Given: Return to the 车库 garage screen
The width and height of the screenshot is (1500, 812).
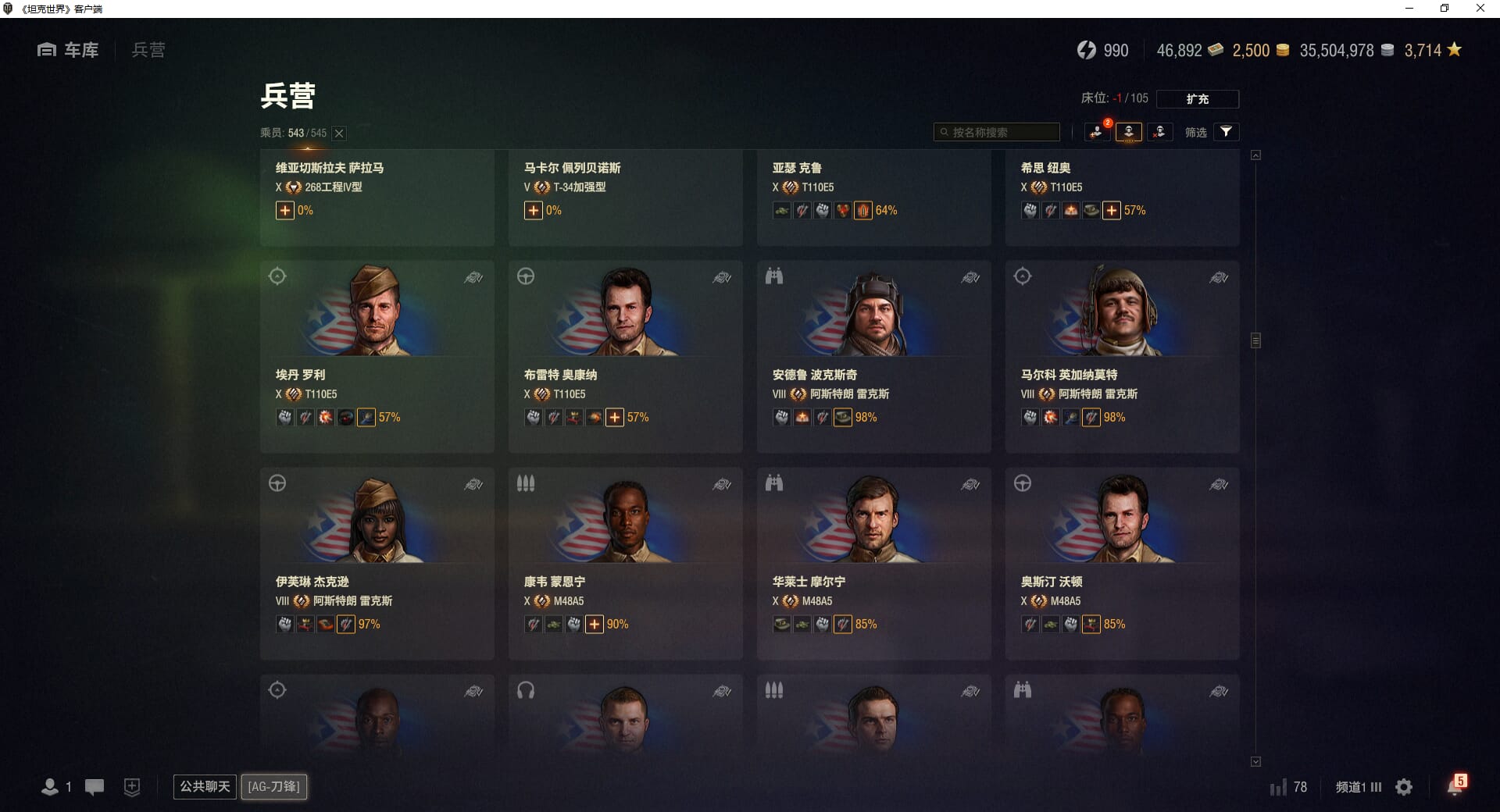Looking at the screenshot, I should pyautogui.click(x=68, y=50).
